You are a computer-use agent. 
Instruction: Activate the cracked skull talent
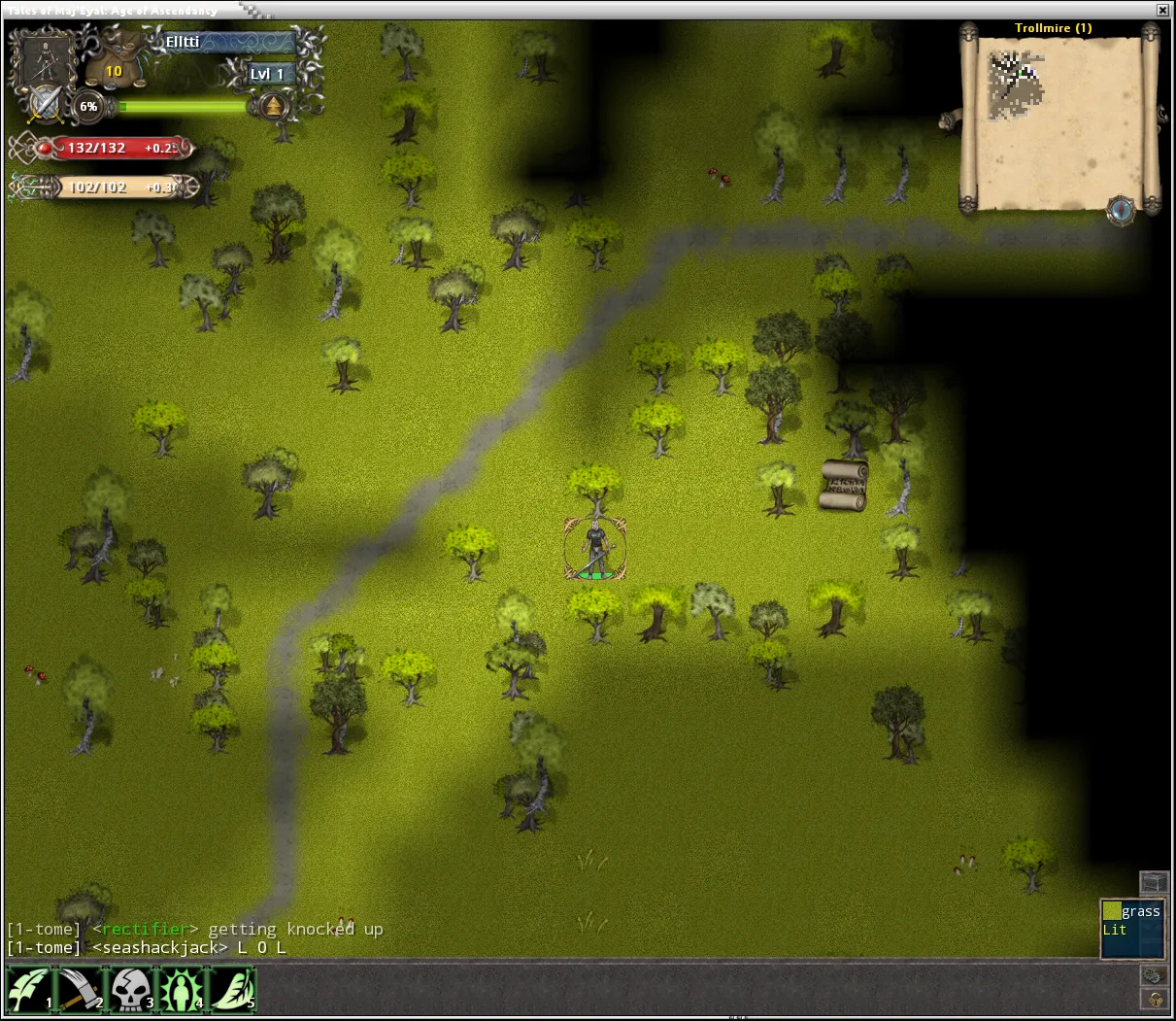click(131, 990)
